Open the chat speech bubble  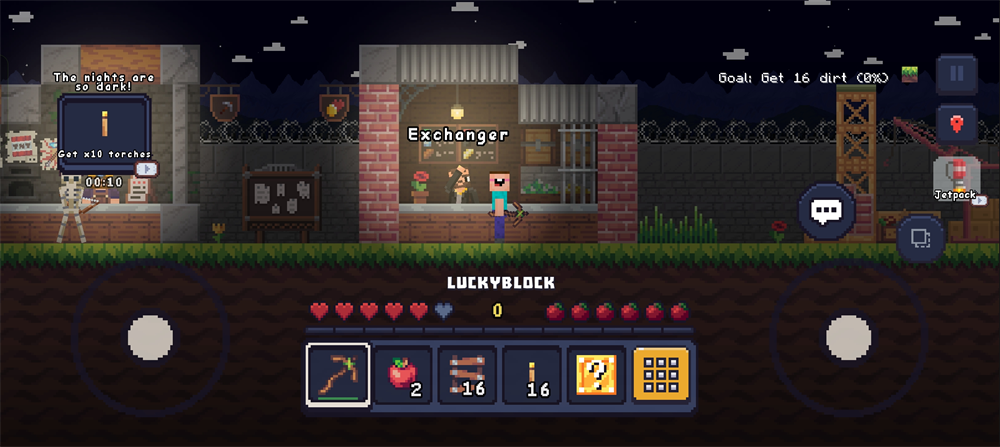826,211
